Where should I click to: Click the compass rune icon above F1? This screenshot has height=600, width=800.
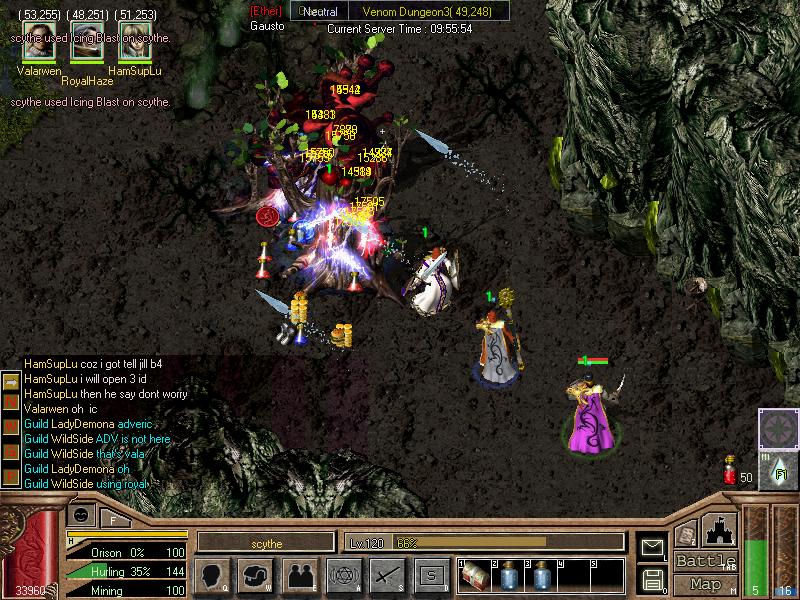point(777,427)
